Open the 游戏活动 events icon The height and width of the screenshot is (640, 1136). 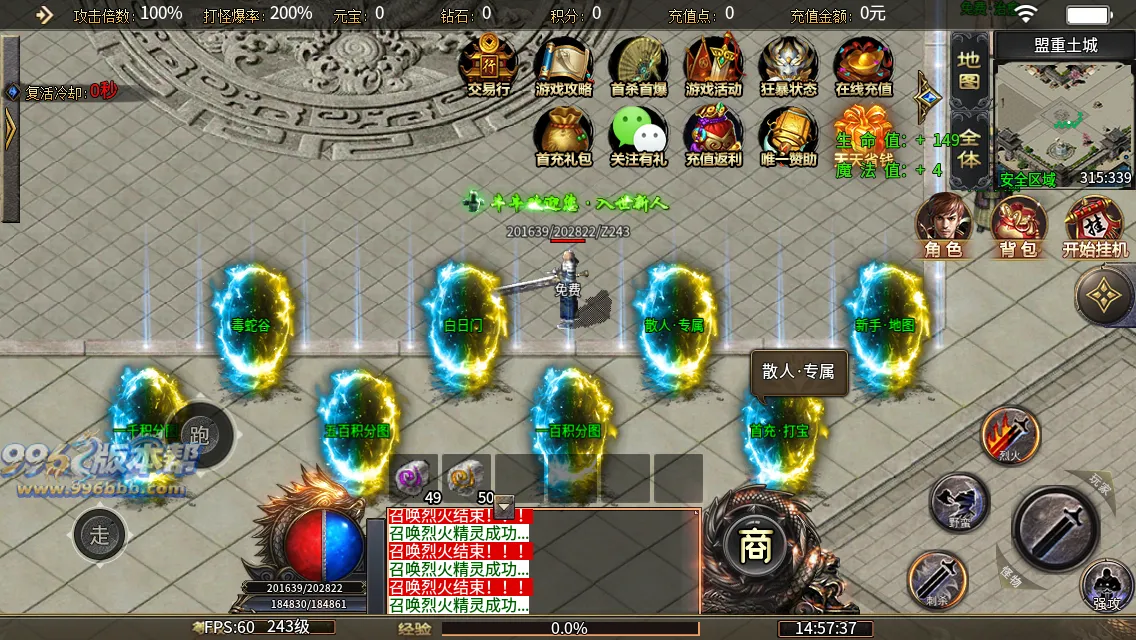(x=713, y=62)
